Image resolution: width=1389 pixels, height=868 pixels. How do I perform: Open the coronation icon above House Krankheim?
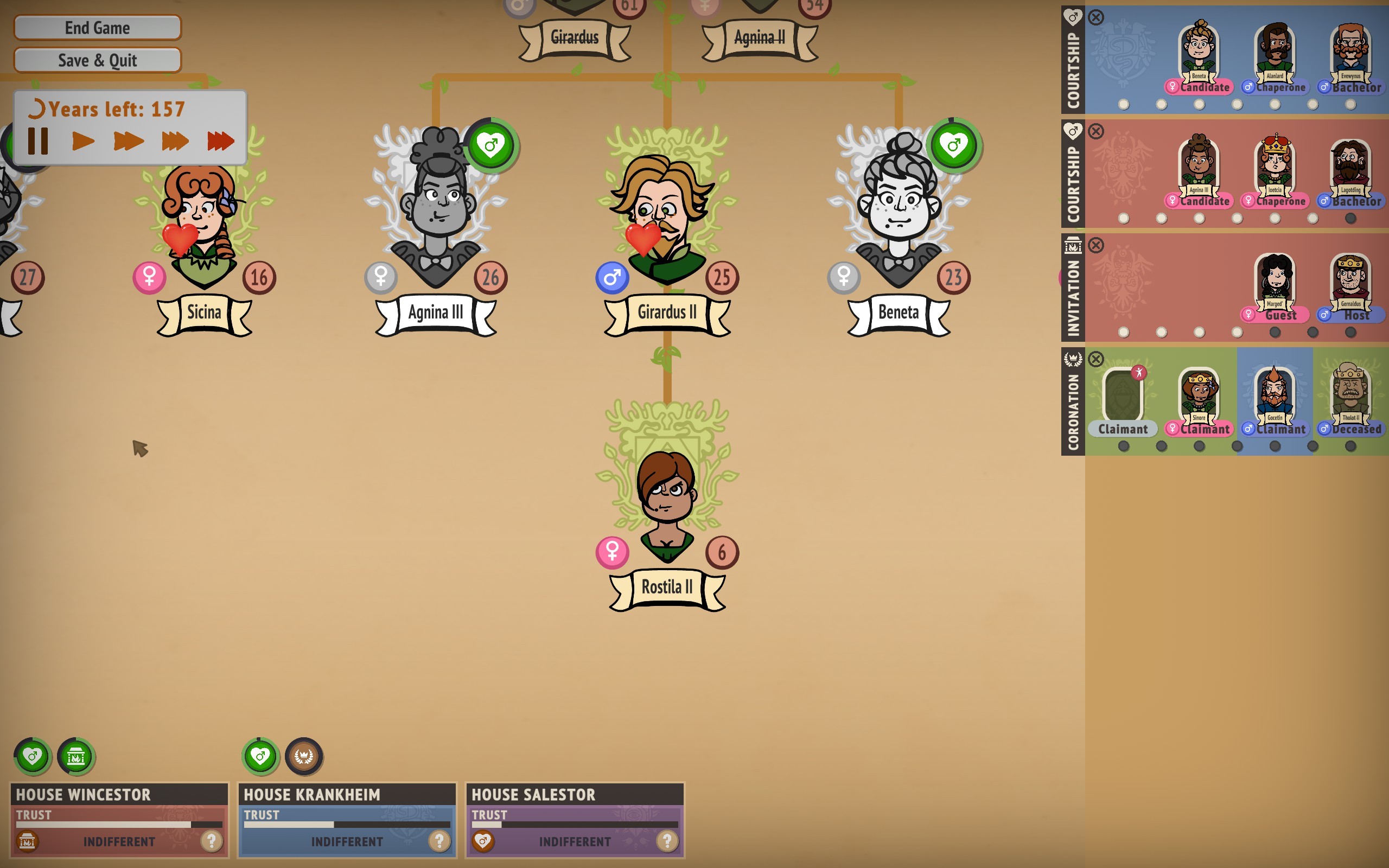[x=304, y=756]
